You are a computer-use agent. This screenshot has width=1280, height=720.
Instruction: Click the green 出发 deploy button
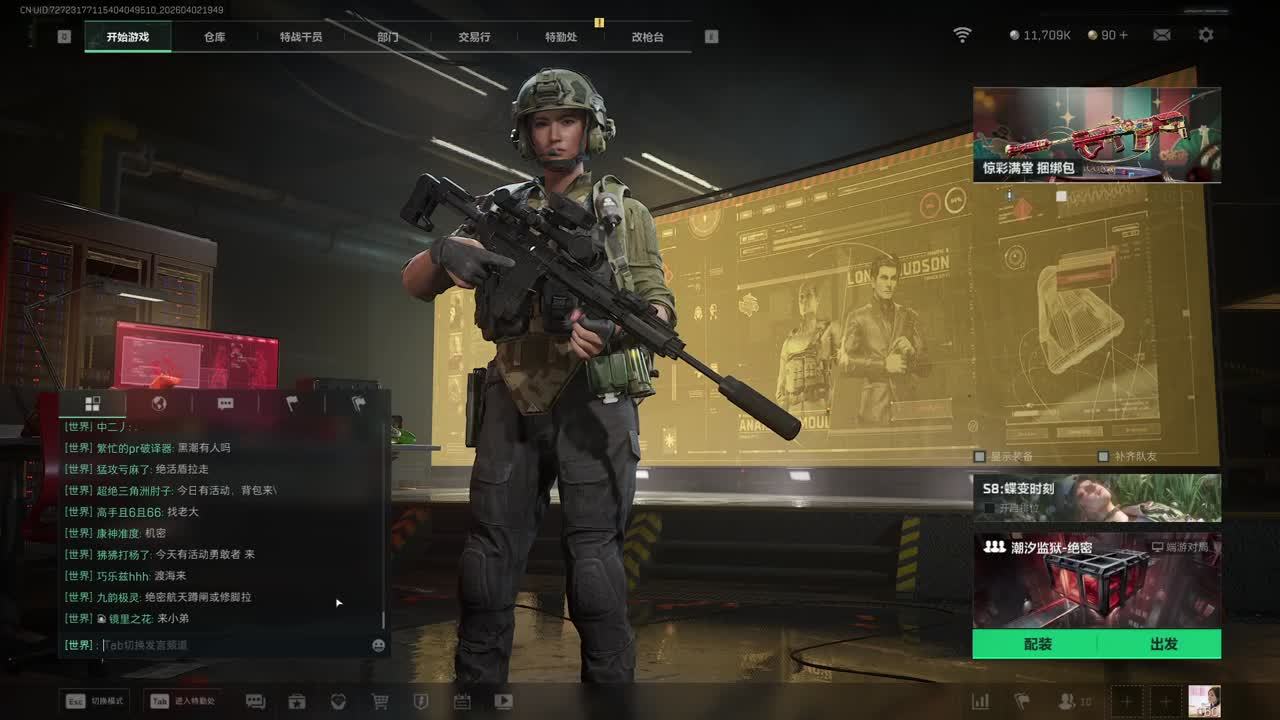(1163, 644)
